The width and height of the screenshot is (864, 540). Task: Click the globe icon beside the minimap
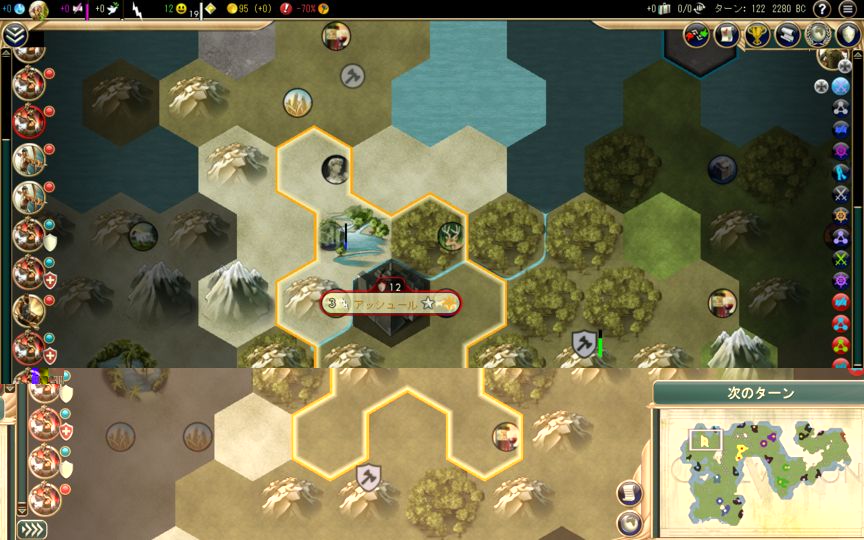coord(629,521)
